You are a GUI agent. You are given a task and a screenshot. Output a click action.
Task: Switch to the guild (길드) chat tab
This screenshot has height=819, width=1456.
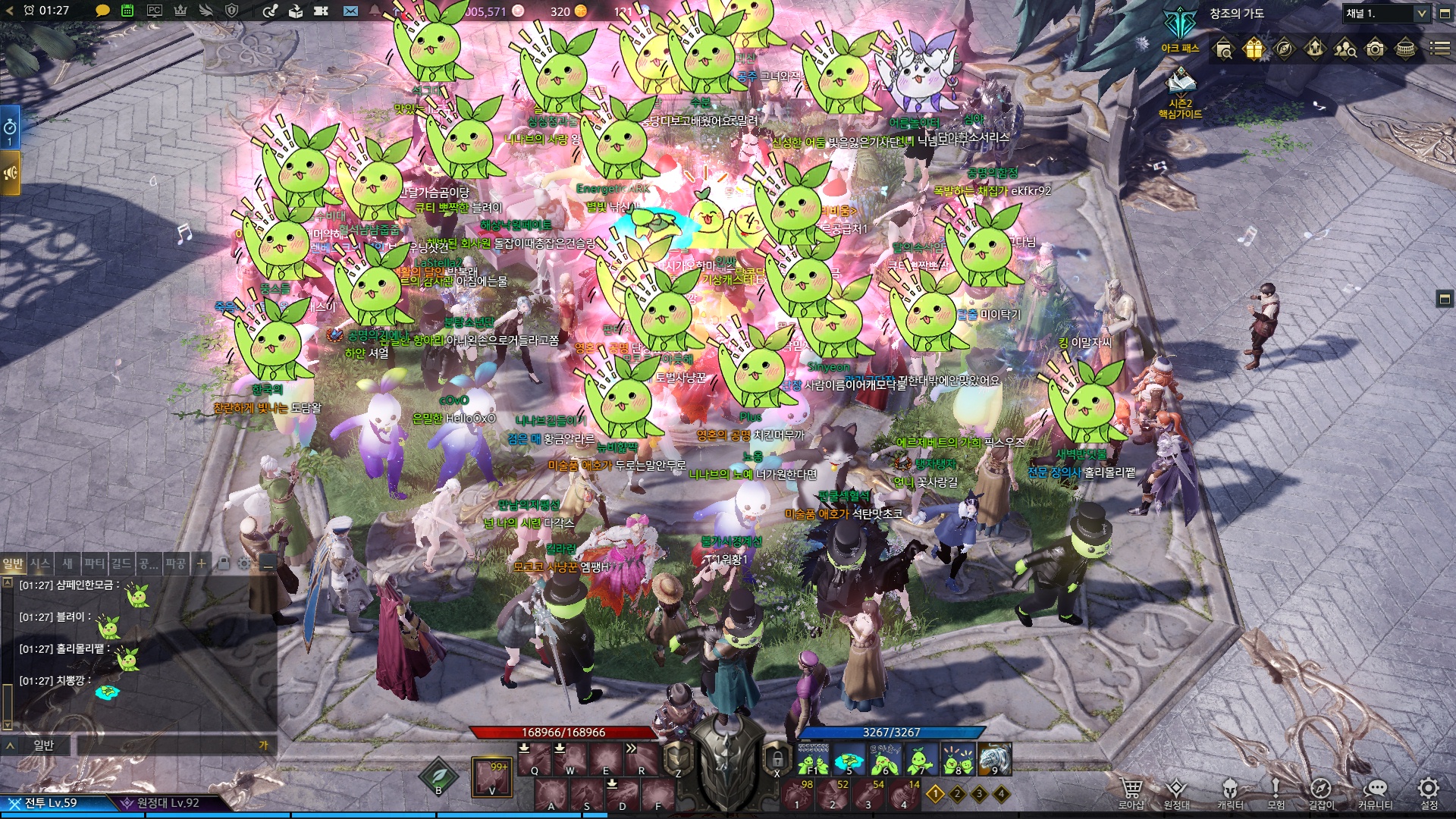[x=121, y=563]
